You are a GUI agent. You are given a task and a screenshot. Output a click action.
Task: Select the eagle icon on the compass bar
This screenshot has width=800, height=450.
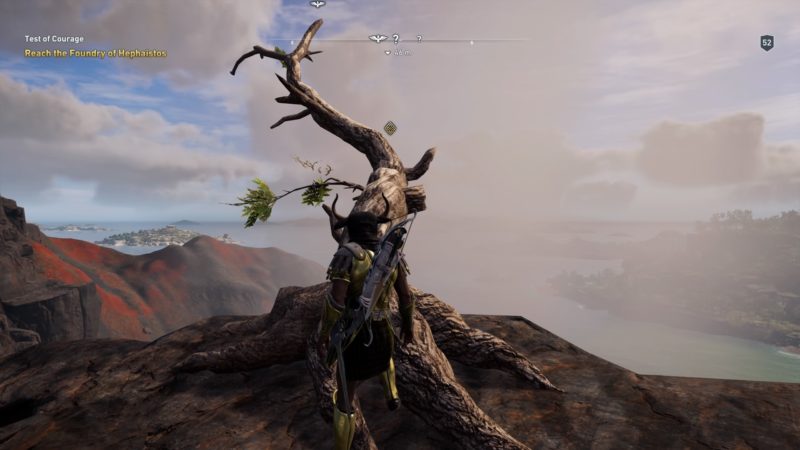tap(378, 39)
